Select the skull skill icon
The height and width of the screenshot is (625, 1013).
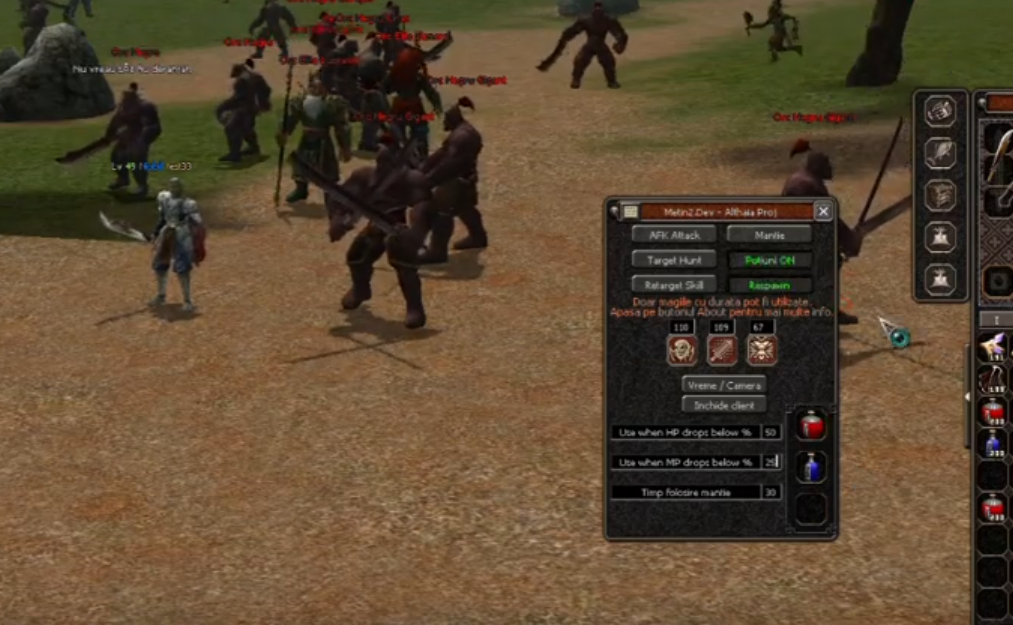tap(682, 349)
